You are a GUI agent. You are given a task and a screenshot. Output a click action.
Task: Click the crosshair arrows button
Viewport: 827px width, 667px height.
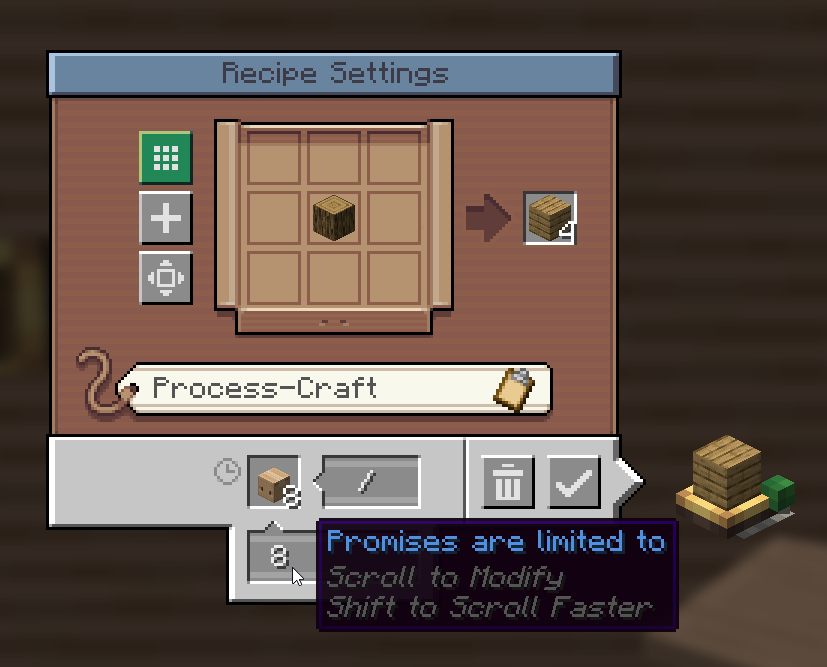tap(165, 278)
